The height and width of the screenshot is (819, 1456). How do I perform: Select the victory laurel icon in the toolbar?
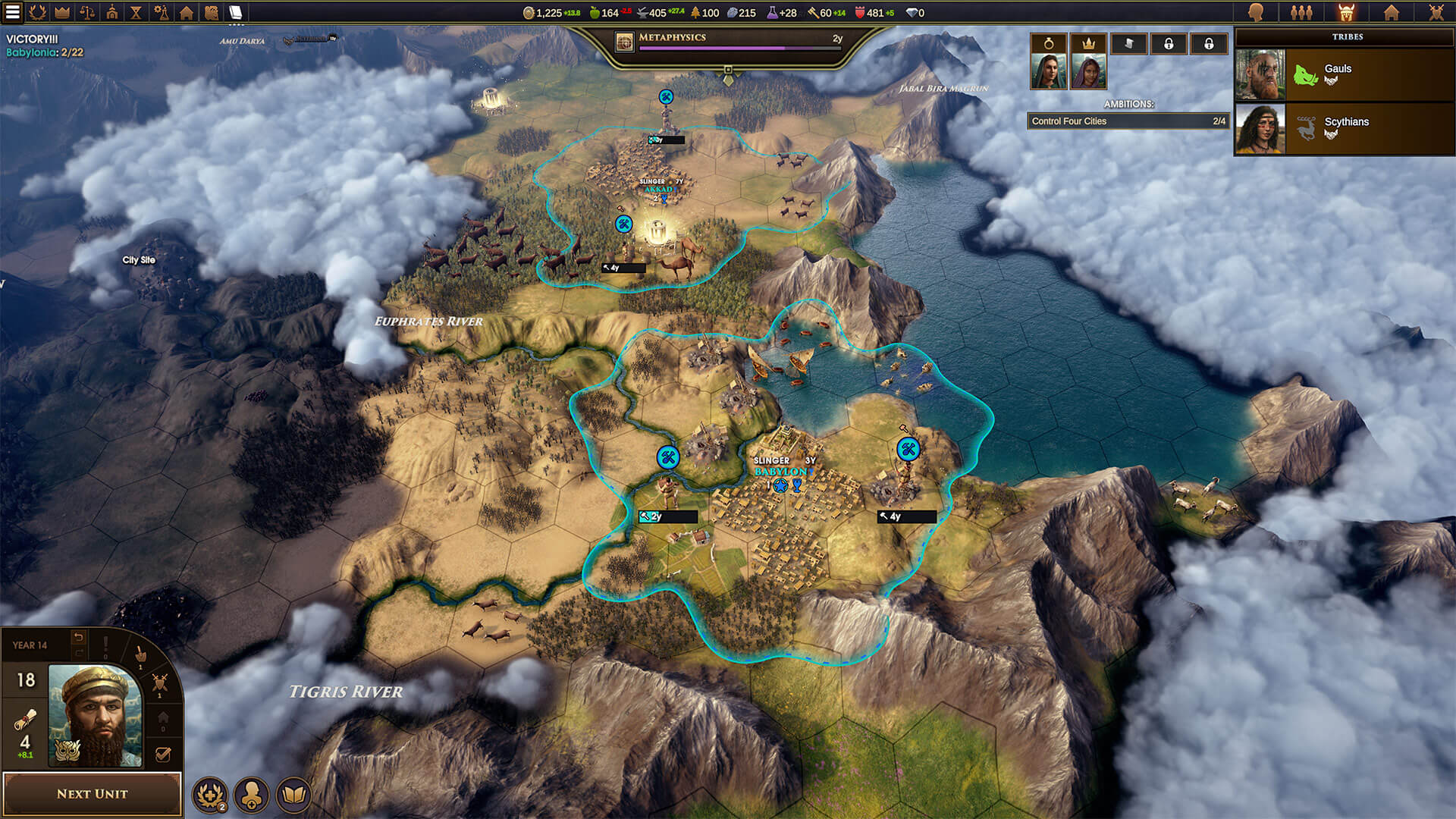tap(35, 12)
